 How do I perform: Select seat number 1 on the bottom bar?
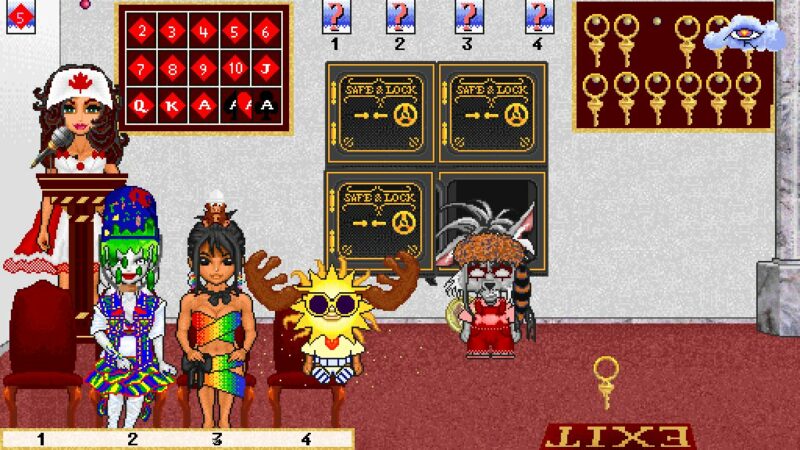[x=41, y=438]
